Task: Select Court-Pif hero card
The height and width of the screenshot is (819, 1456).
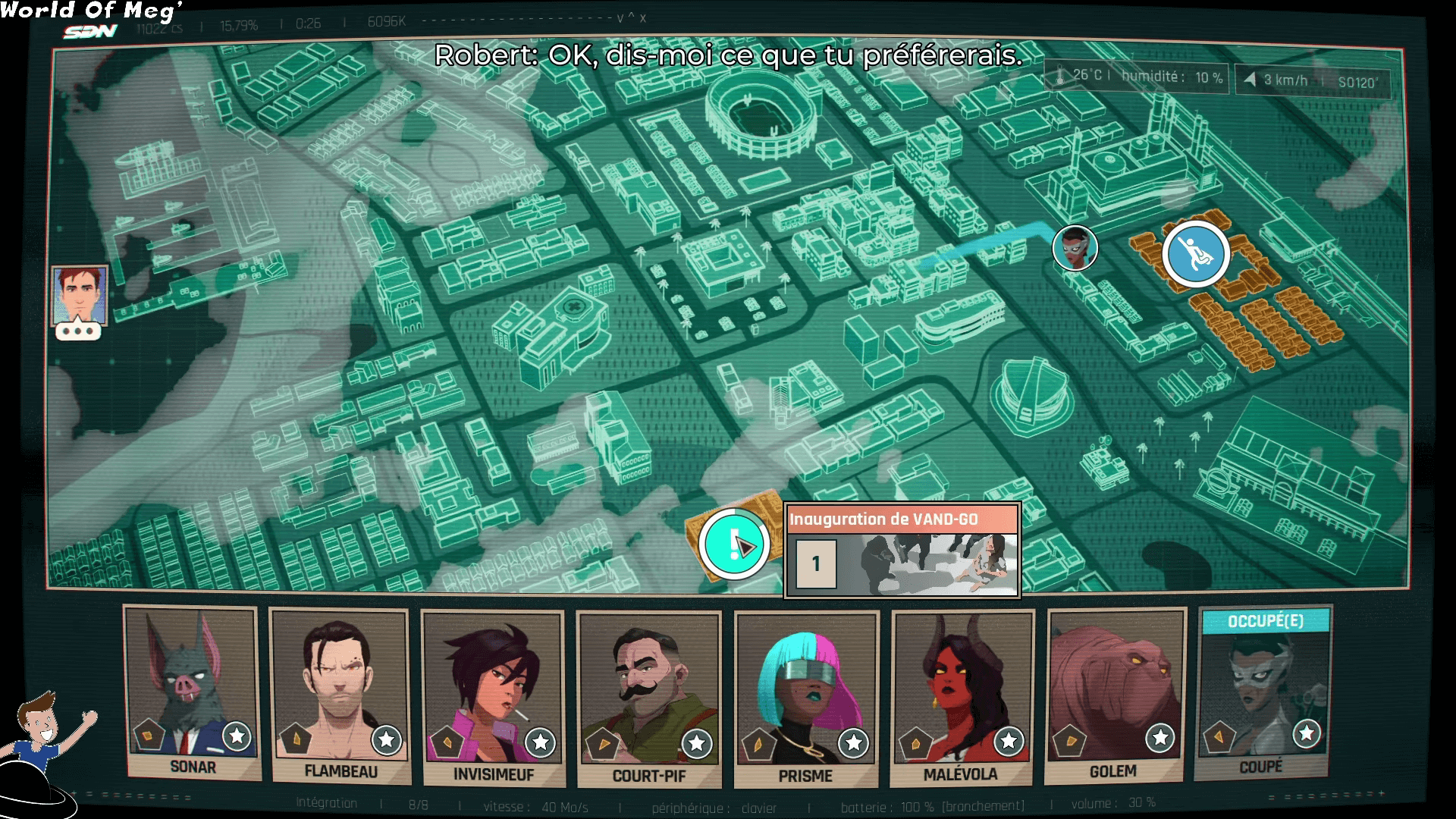Action: (648, 698)
